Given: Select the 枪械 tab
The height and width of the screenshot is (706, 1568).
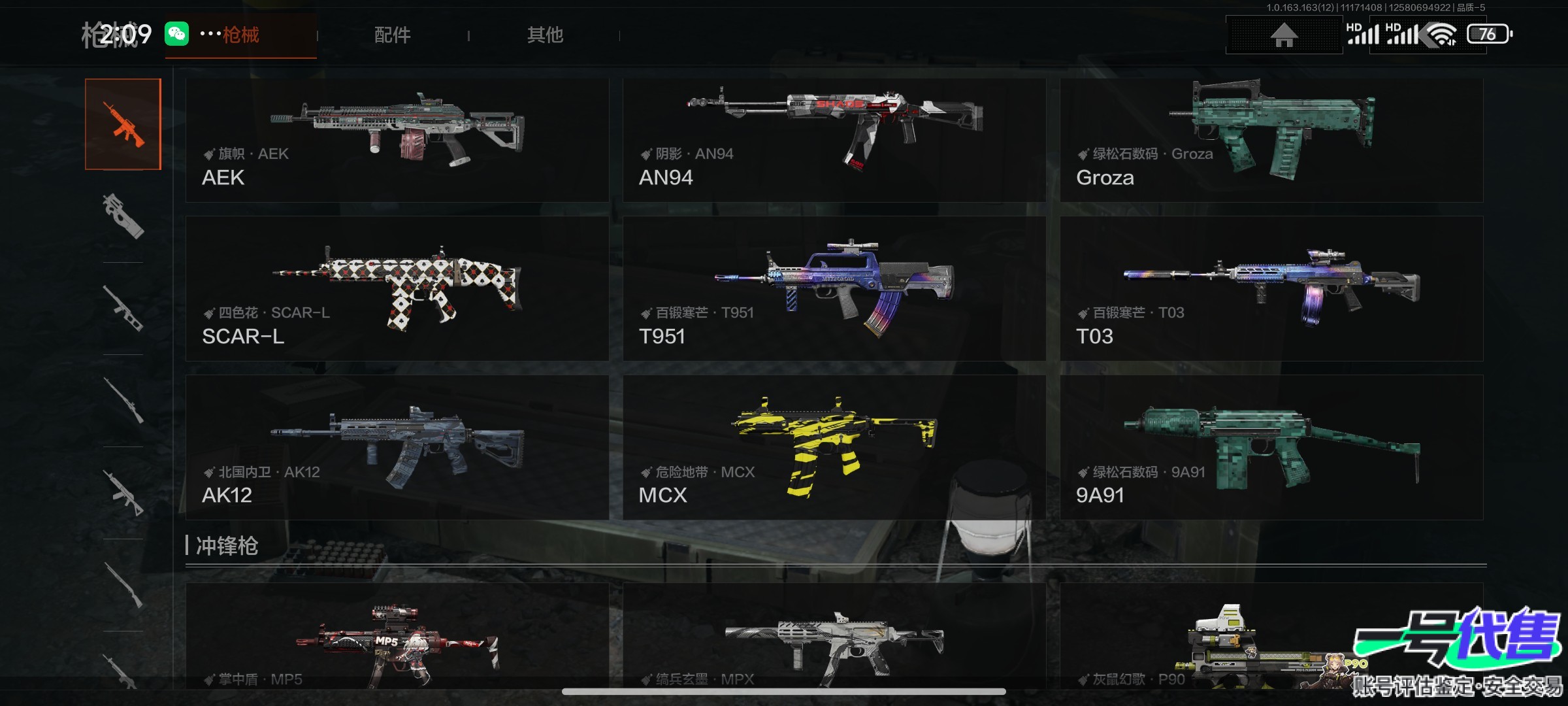Looking at the screenshot, I should coord(240,35).
